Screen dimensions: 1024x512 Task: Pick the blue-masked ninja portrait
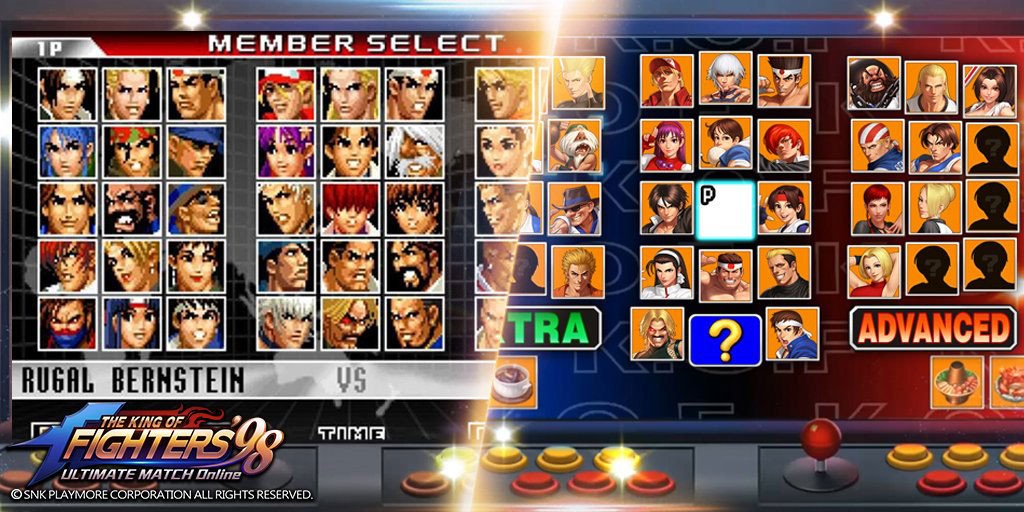[x=68, y=323]
